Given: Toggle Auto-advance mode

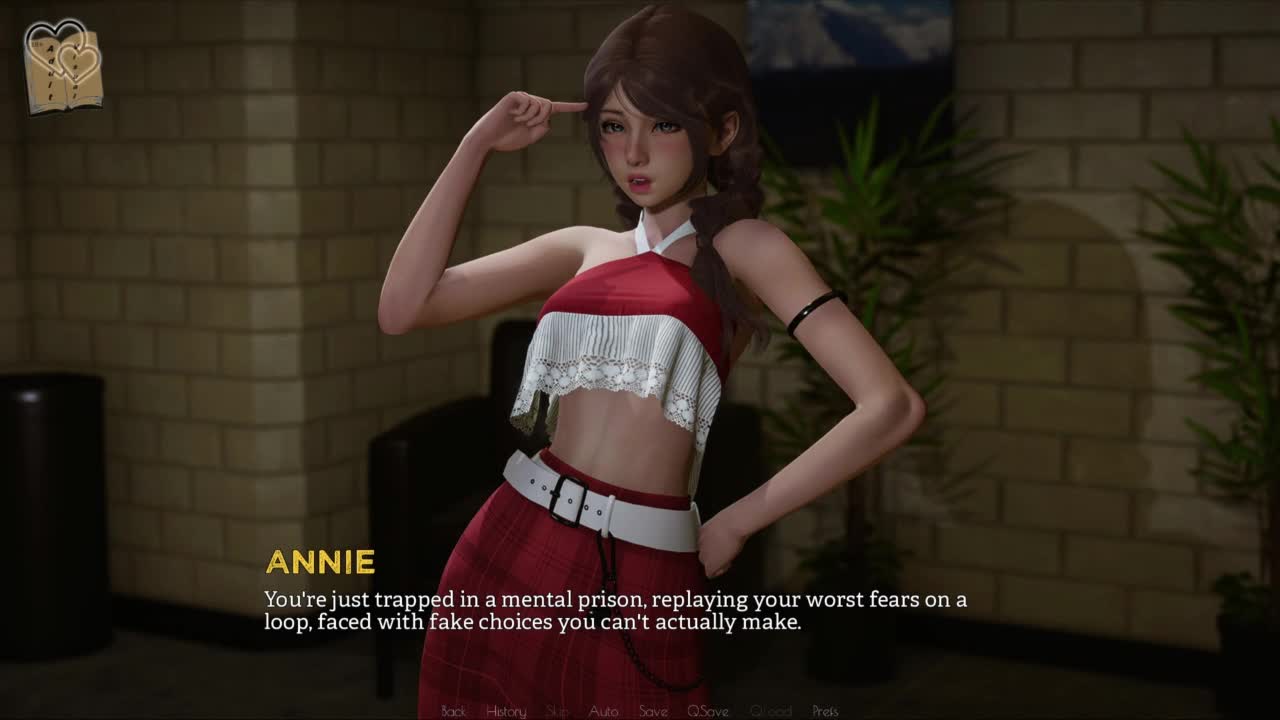Looking at the screenshot, I should 603,711.
